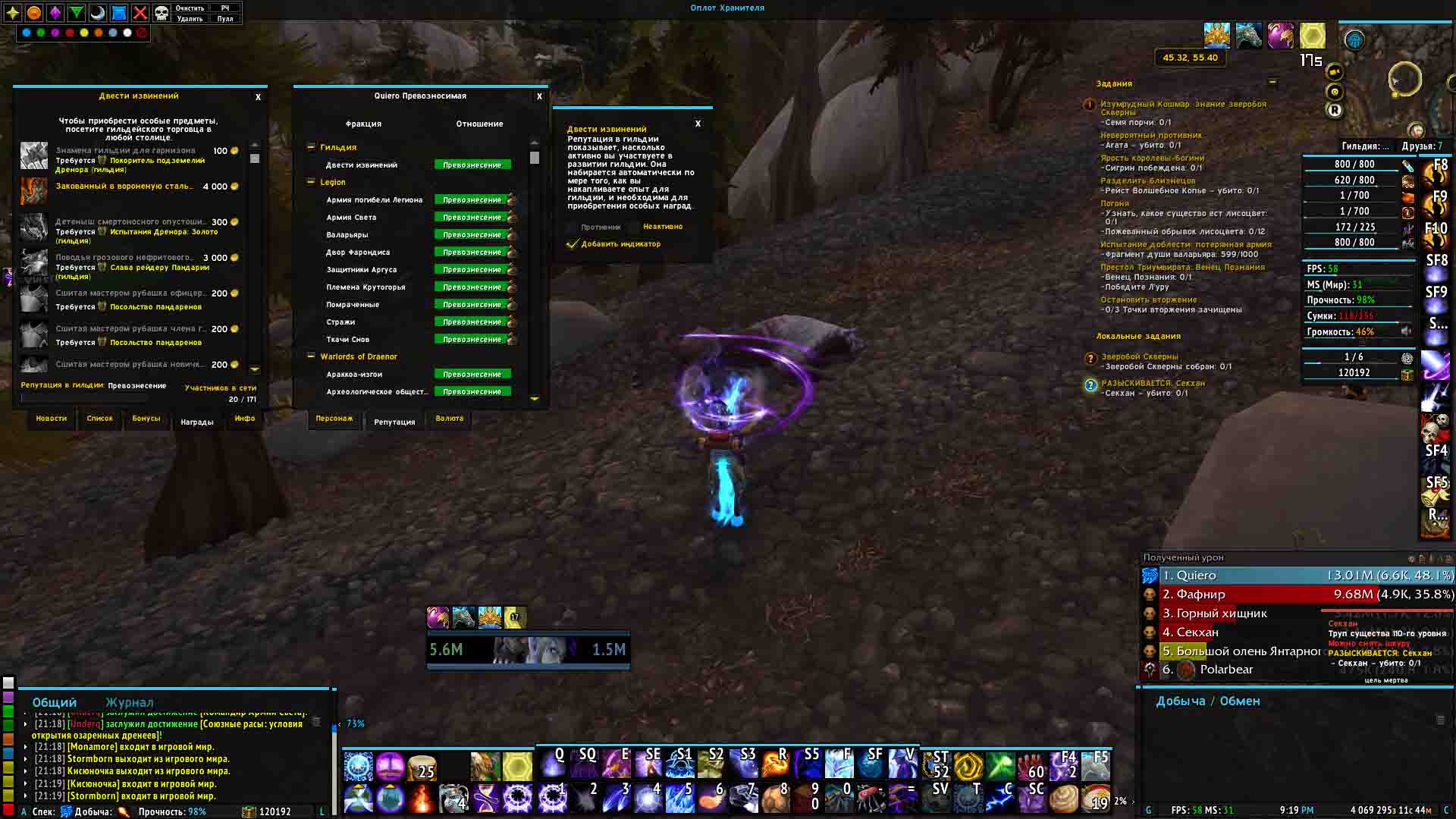Open the Список guild roster tab
Viewport: 1456px width, 819px height.
click(x=99, y=419)
